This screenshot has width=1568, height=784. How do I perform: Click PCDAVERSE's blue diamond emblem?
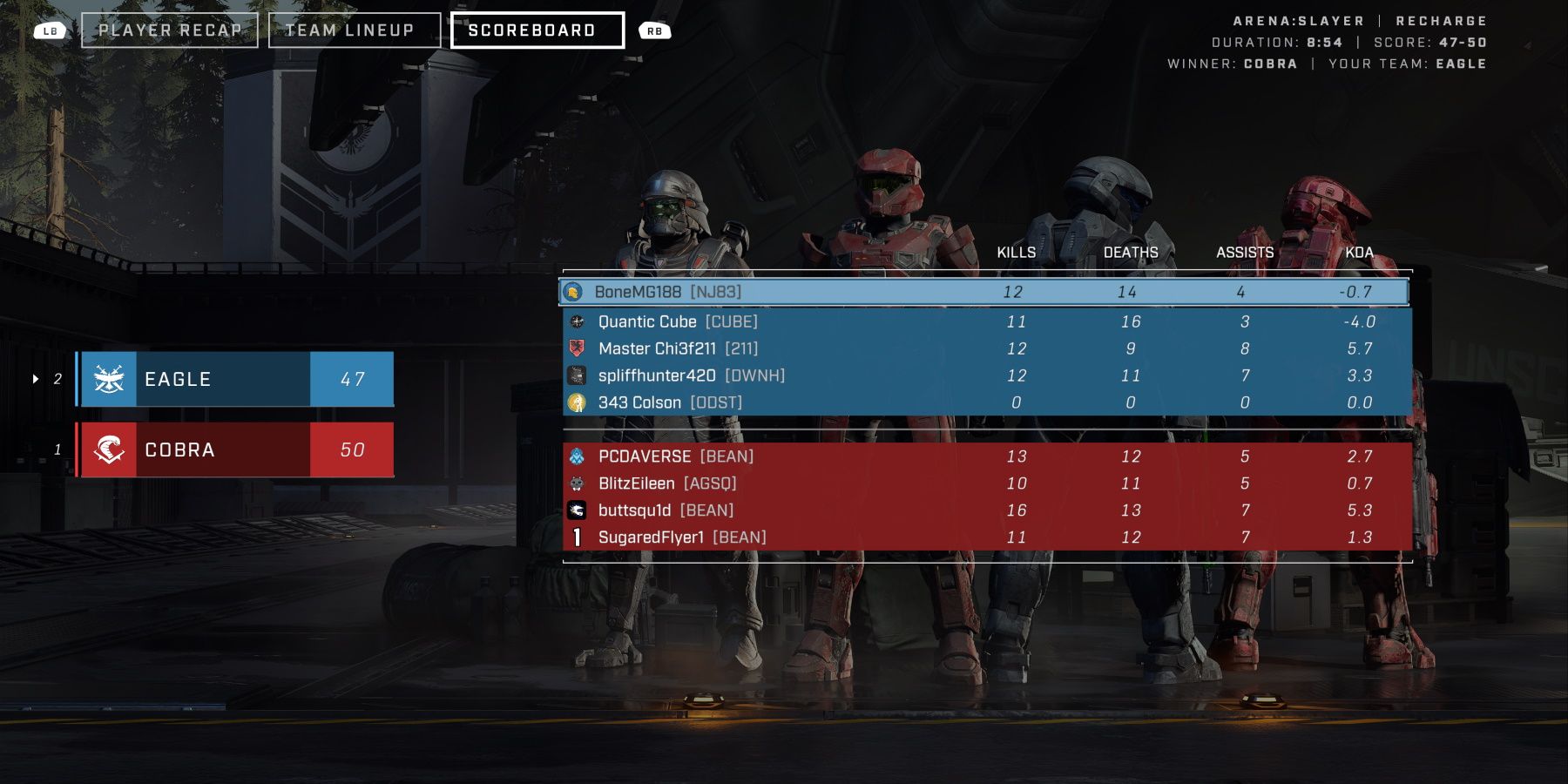click(576, 456)
